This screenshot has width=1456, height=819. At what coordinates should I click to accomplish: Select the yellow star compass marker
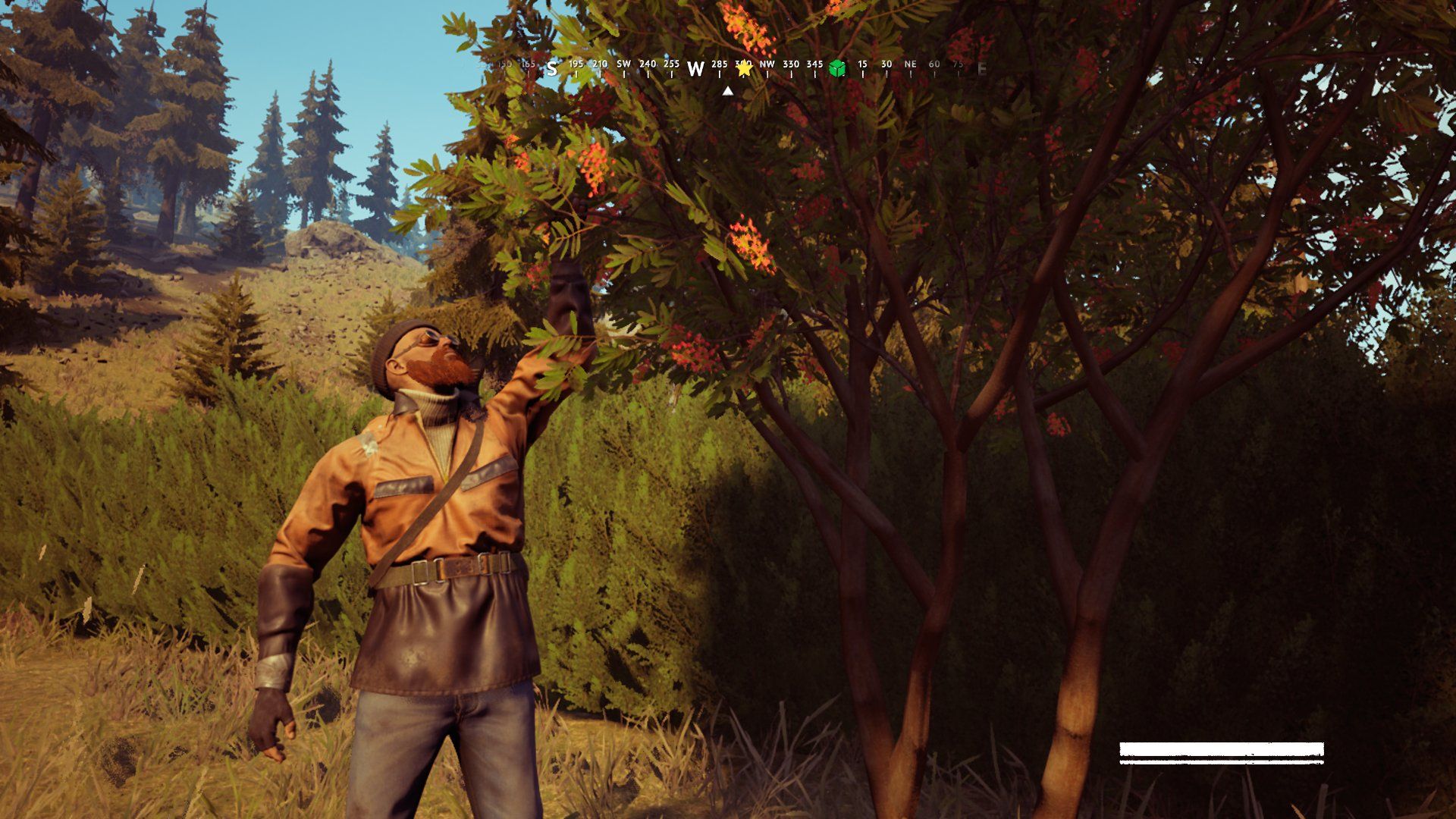[744, 68]
